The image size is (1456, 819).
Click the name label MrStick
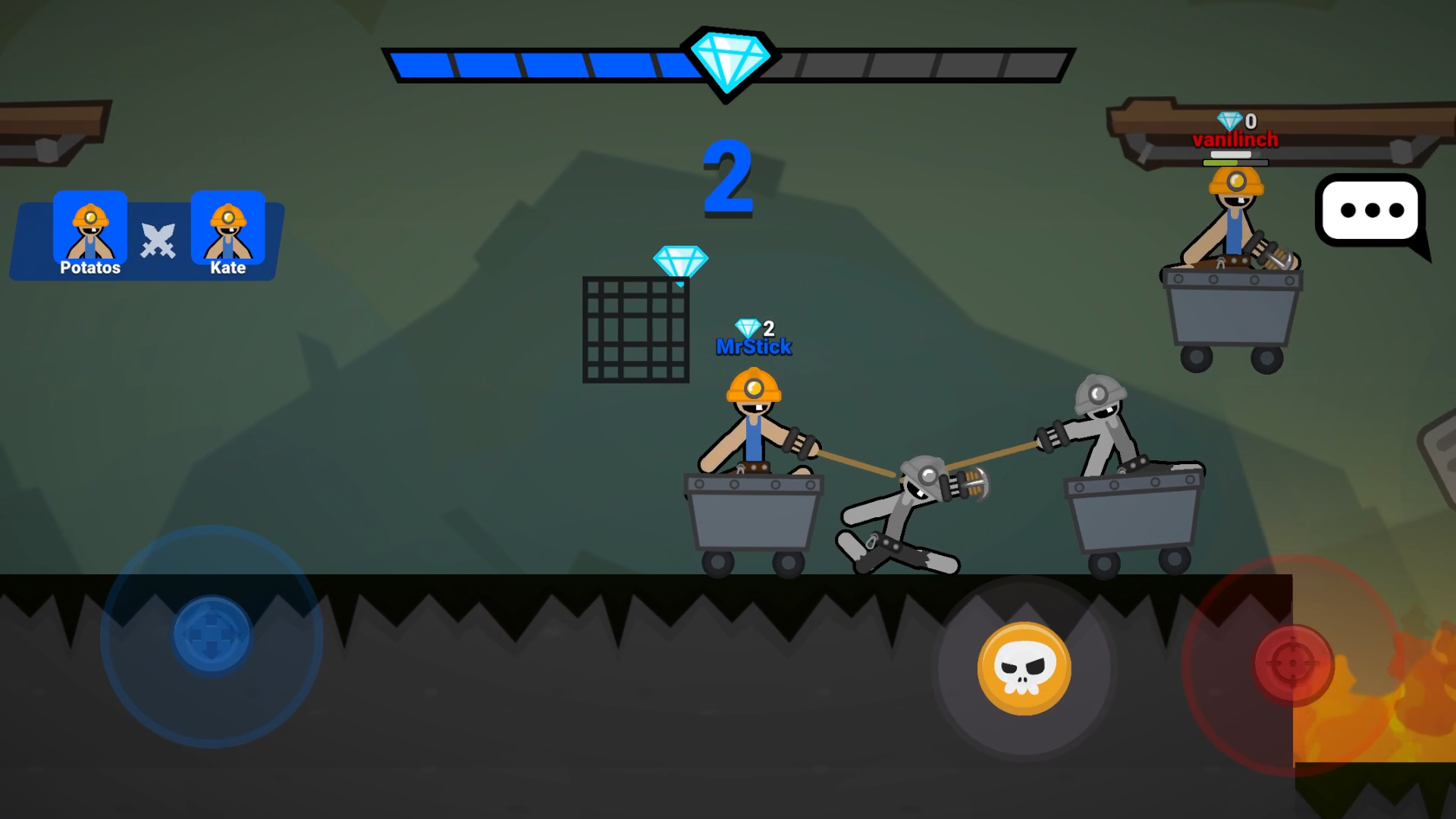click(x=754, y=345)
